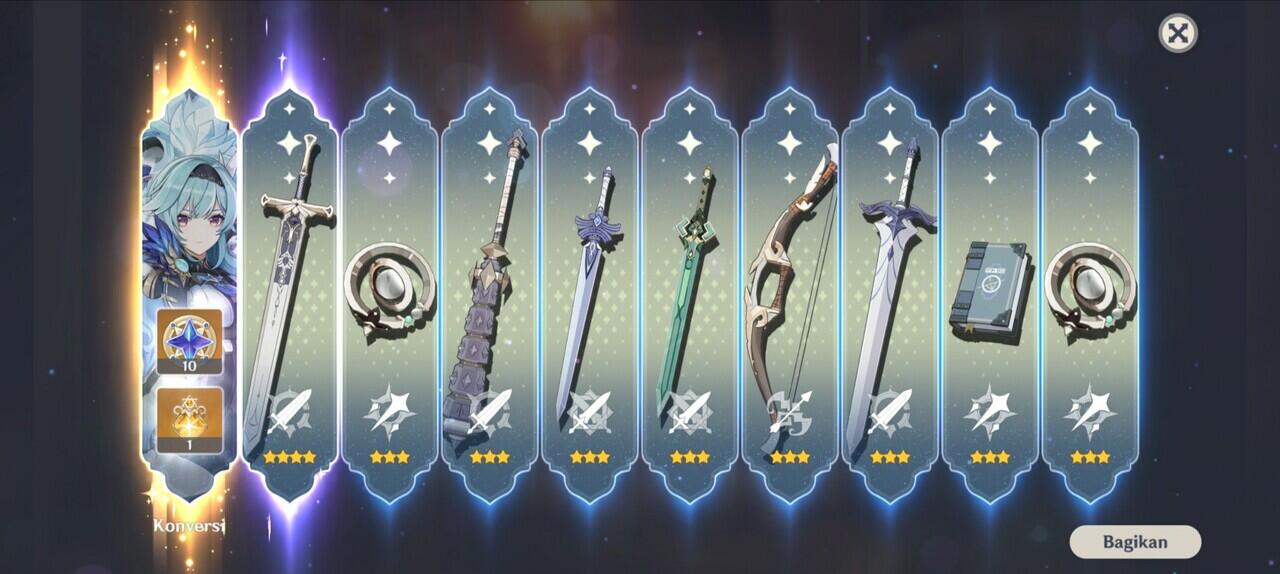Image resolution: width=1280 pixels, height=574 pixels.
Task: Close the wish results screen
Action: pos(1178,33)
